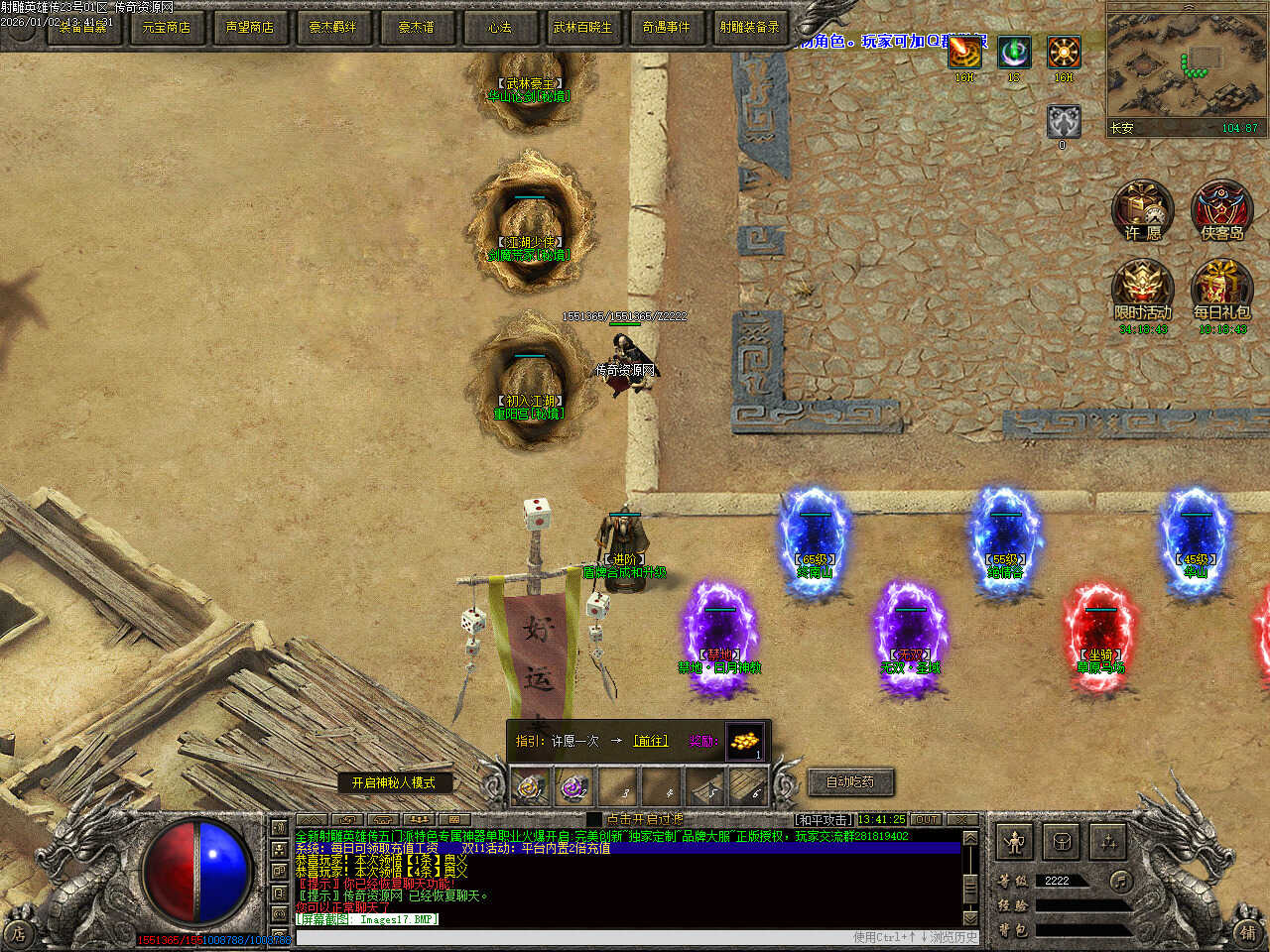
Task: Click the Chang'an minimap
Action: tap(1185, 67)
